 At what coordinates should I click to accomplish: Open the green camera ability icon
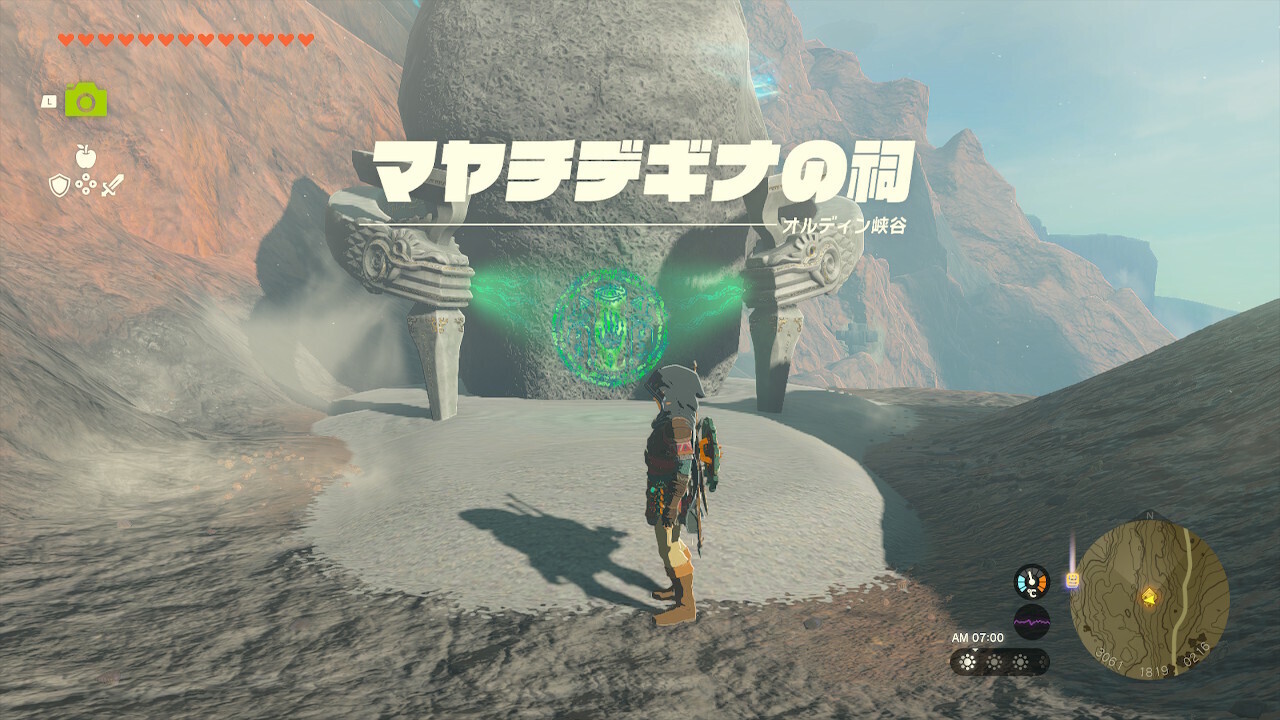point(86,100)
